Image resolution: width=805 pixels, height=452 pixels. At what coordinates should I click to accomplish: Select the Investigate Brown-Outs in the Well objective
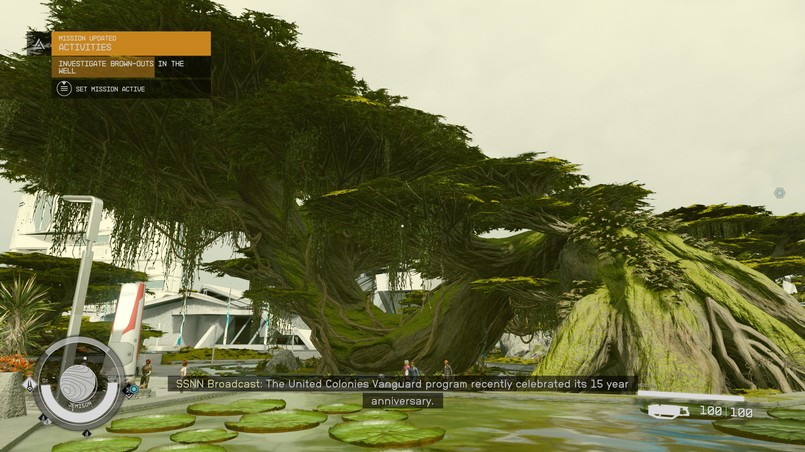[131, 67]
